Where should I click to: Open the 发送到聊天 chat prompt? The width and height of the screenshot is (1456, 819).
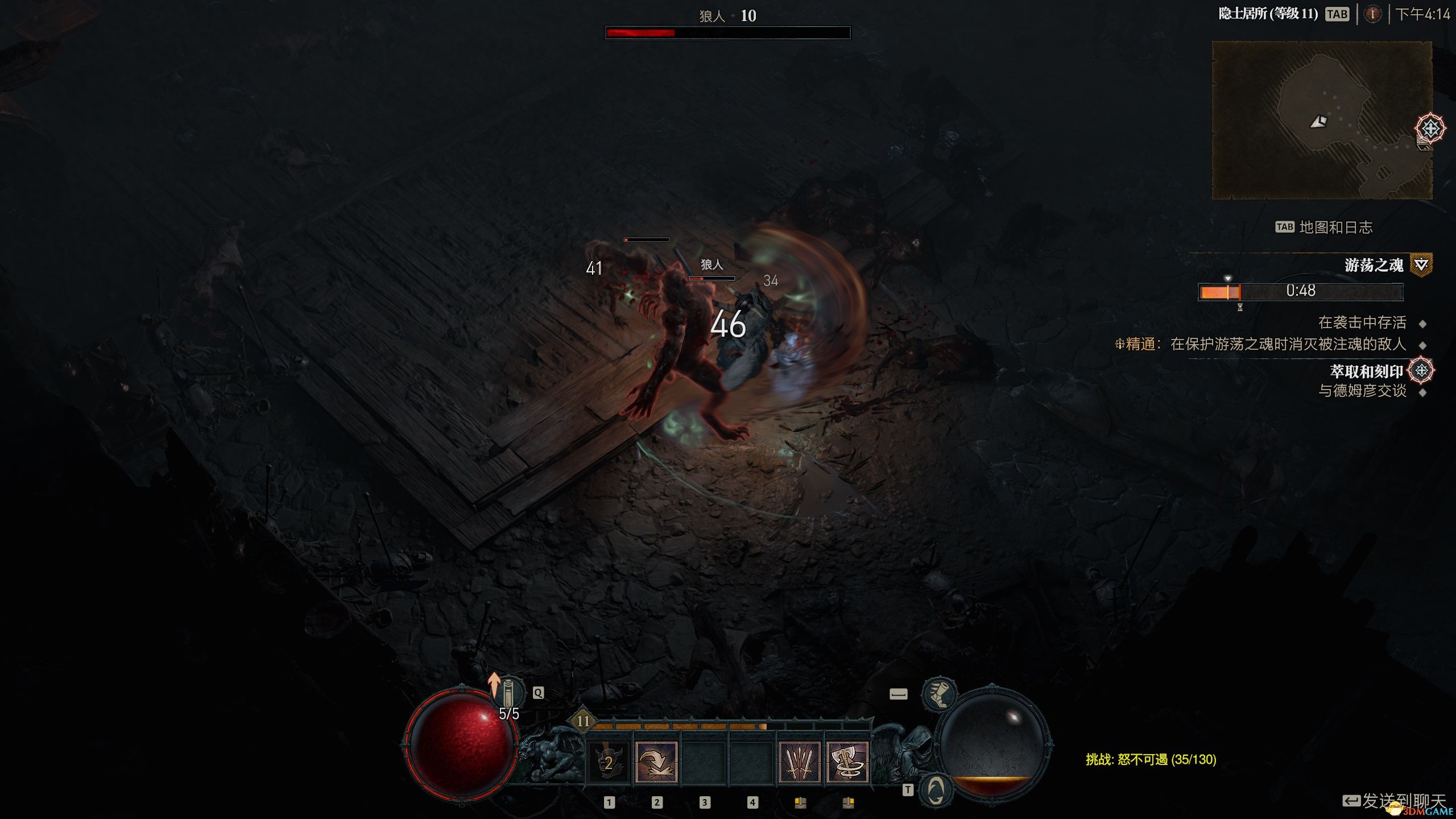[1403, 801]
